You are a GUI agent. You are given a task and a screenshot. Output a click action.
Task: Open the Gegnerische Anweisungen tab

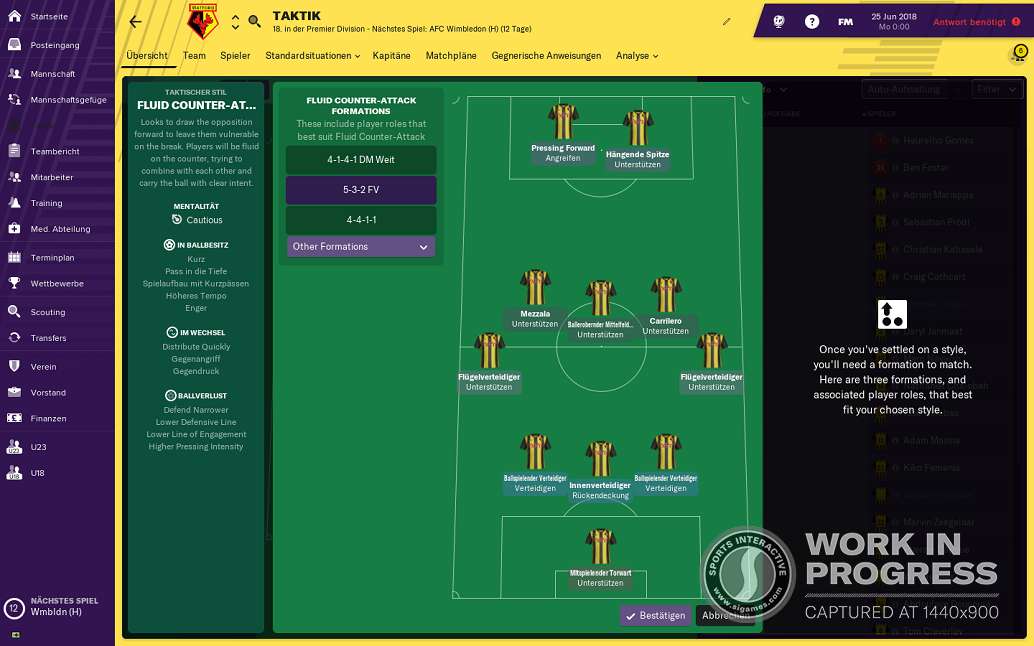tap(546, 56)
